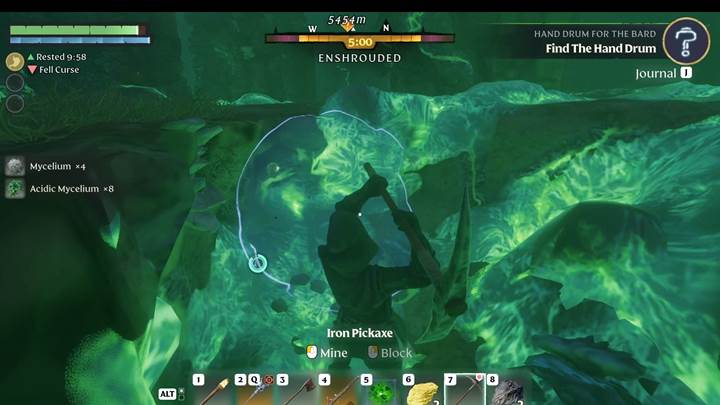The image size is (720, 405).
Task: Click the filled food buff slot icon
Action: (x=15, y=61)
